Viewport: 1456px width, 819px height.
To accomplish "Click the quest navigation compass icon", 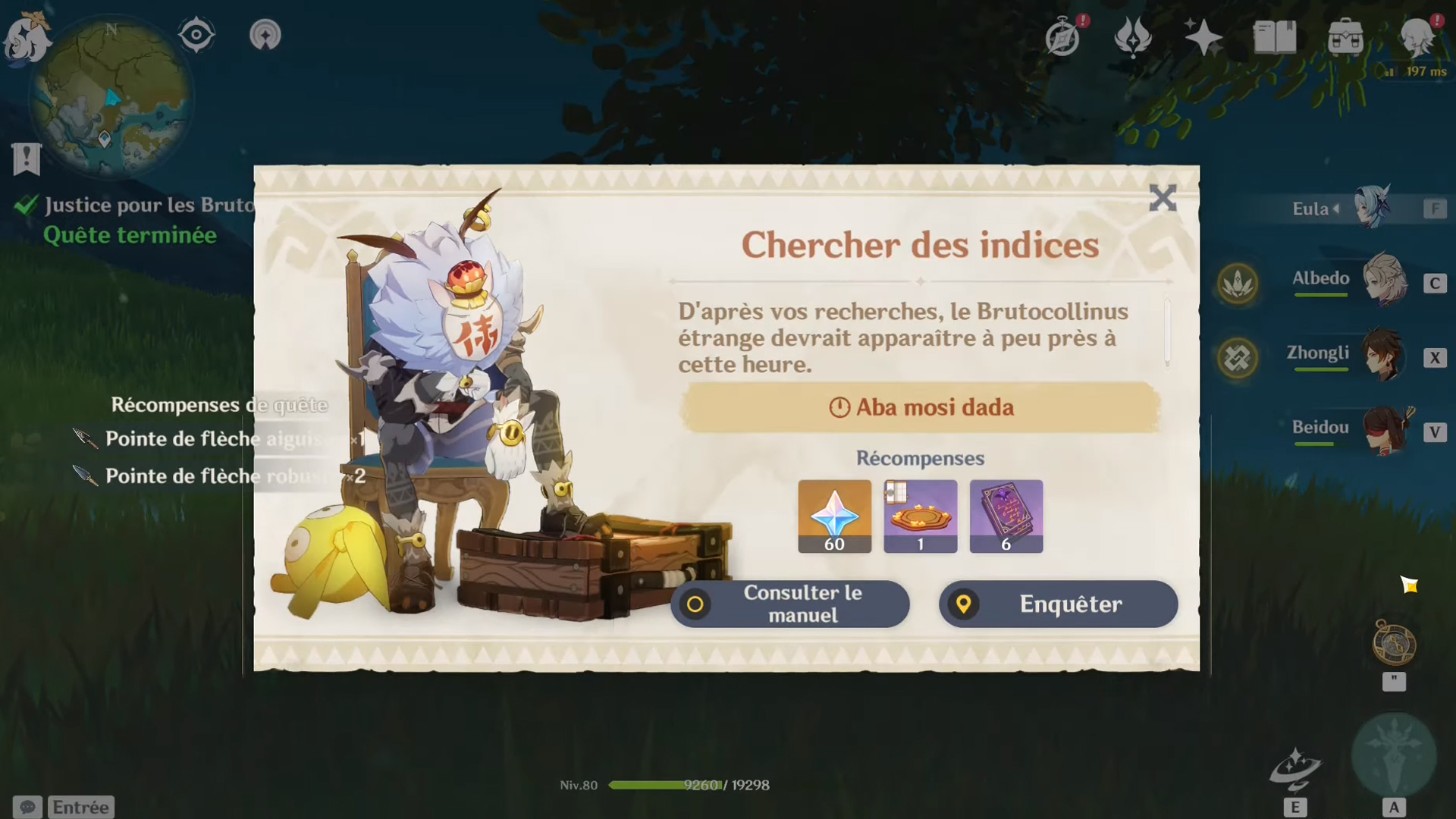I will (x=265, y=33).
